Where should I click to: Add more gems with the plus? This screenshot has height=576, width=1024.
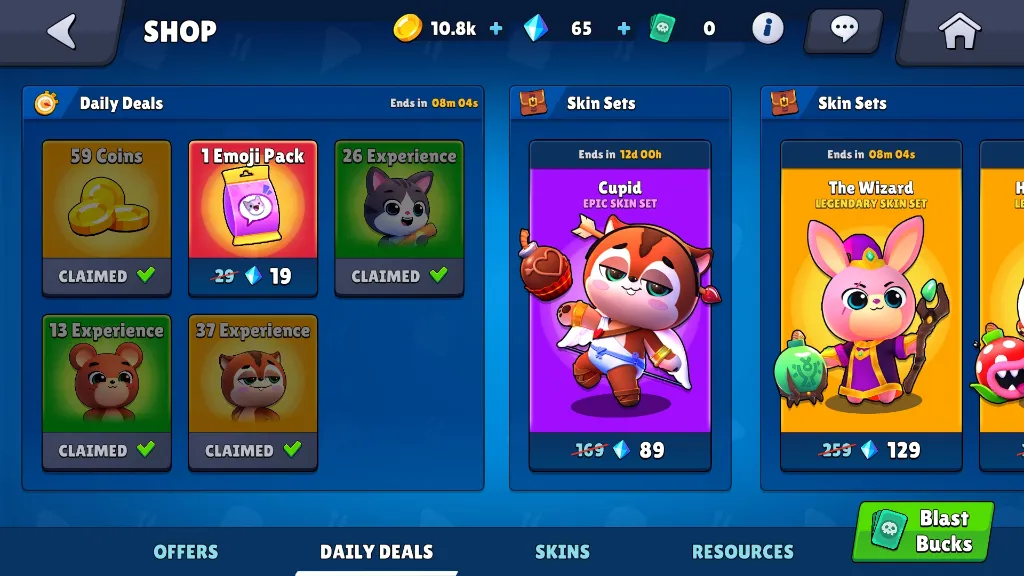624,29
